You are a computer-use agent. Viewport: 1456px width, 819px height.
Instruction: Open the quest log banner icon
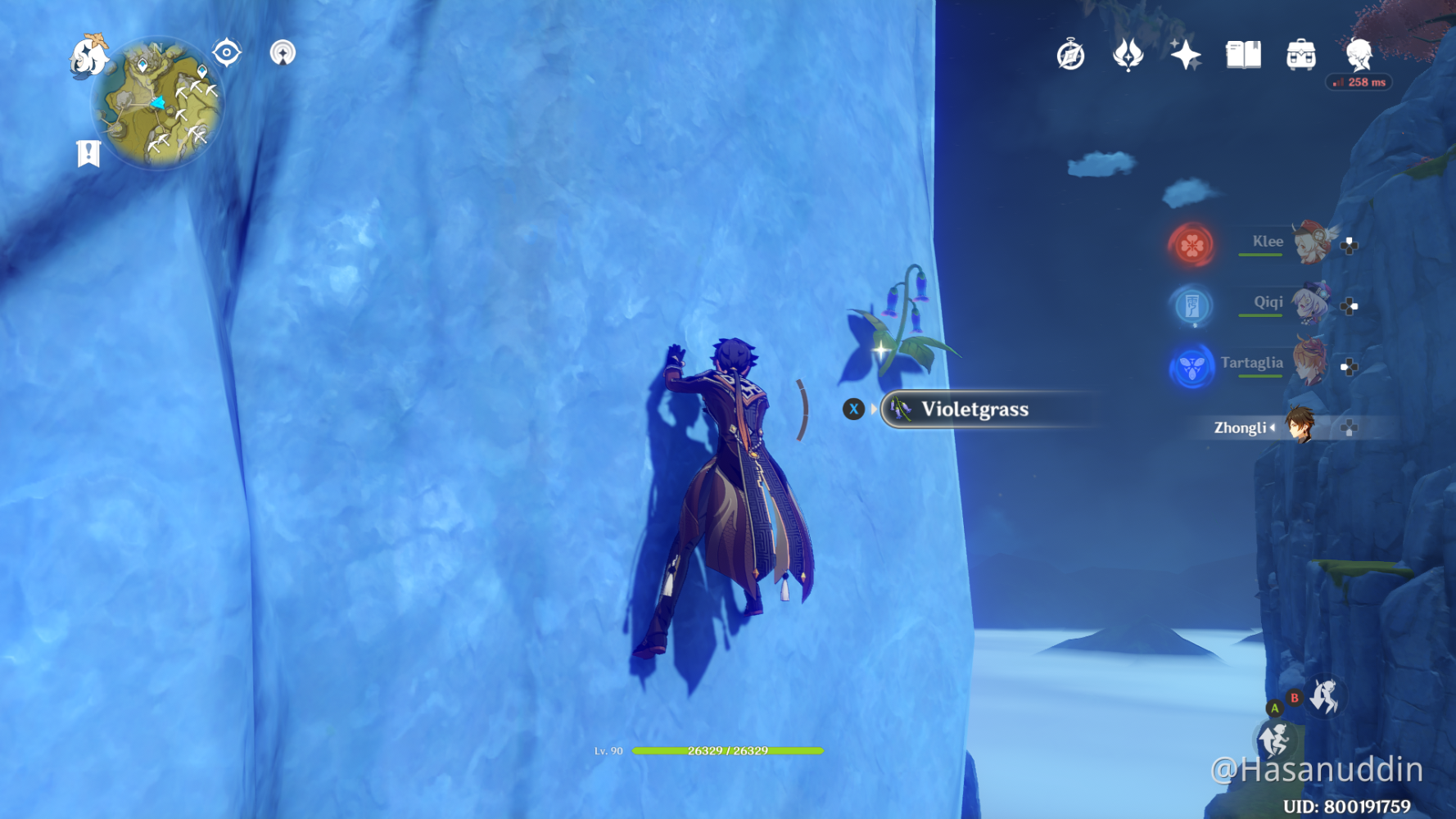88,153
